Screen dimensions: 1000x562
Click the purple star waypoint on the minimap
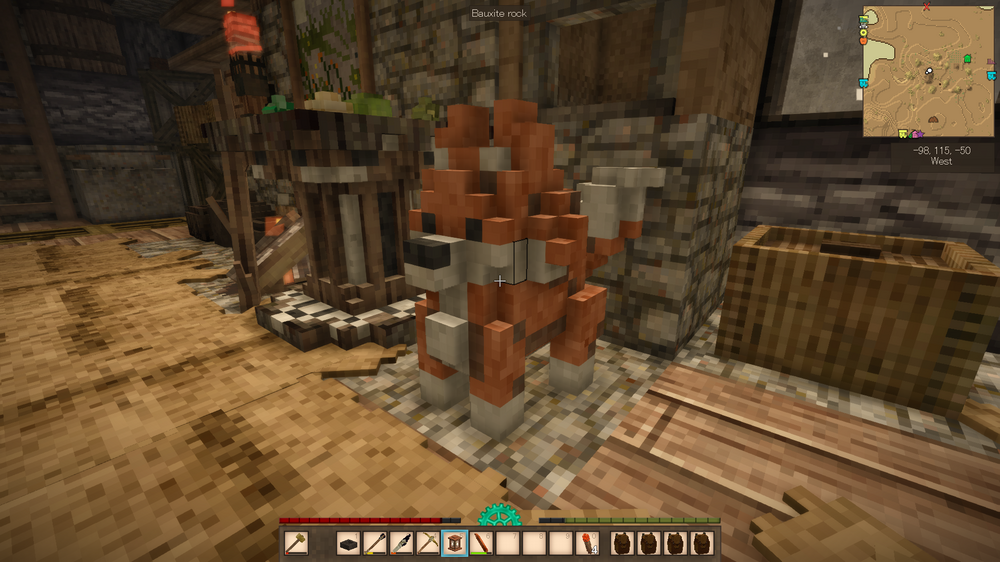pyautogui.click(x=918, y=132)
